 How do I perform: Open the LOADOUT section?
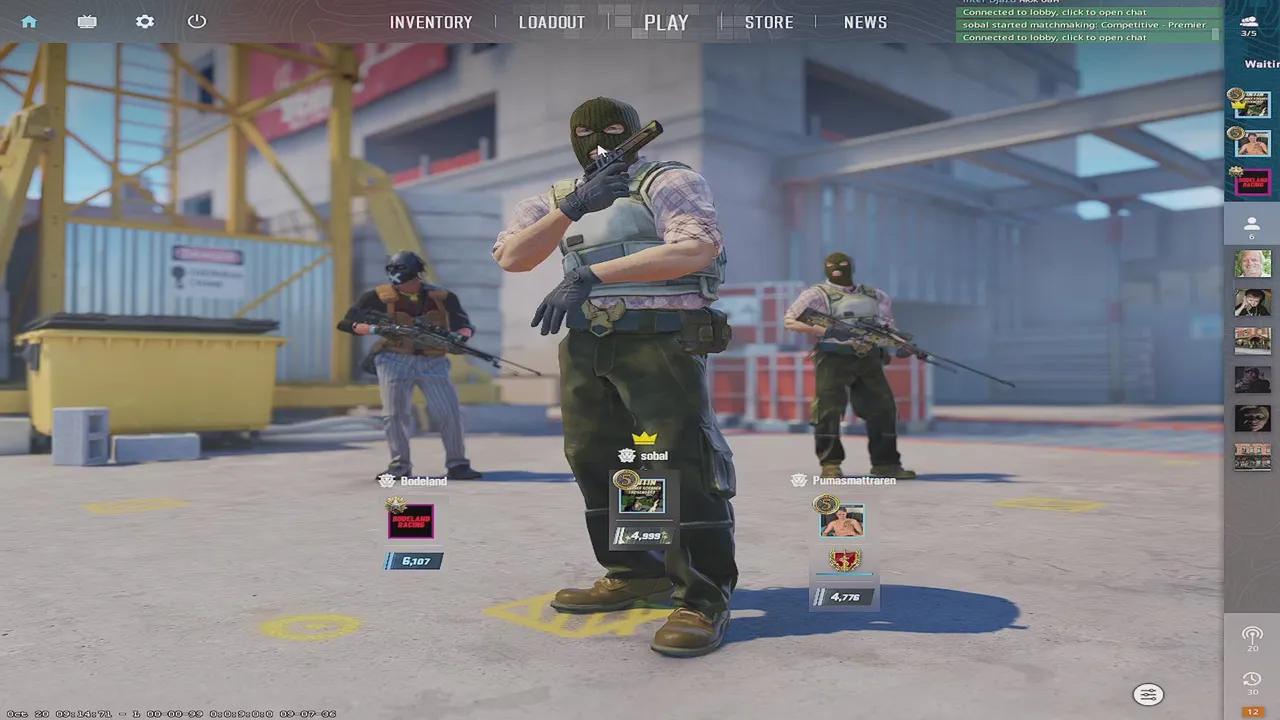point(552,22)
